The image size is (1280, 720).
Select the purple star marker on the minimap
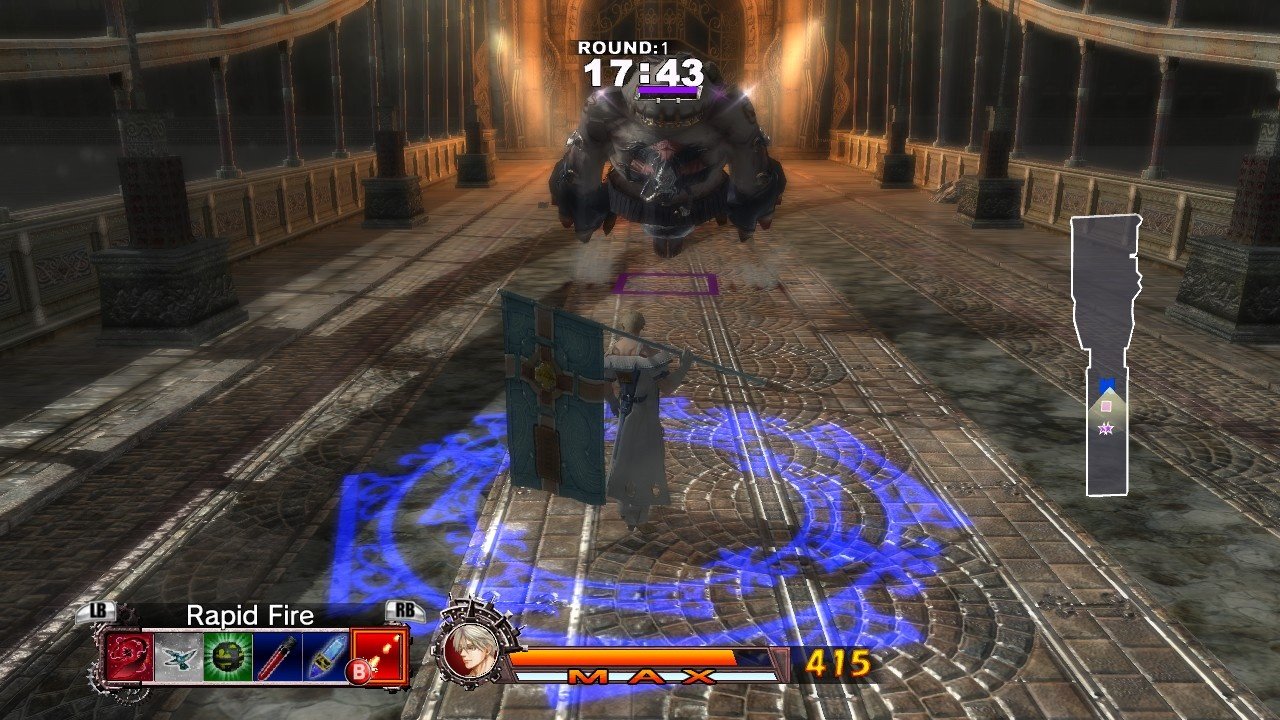[1106, 430]
